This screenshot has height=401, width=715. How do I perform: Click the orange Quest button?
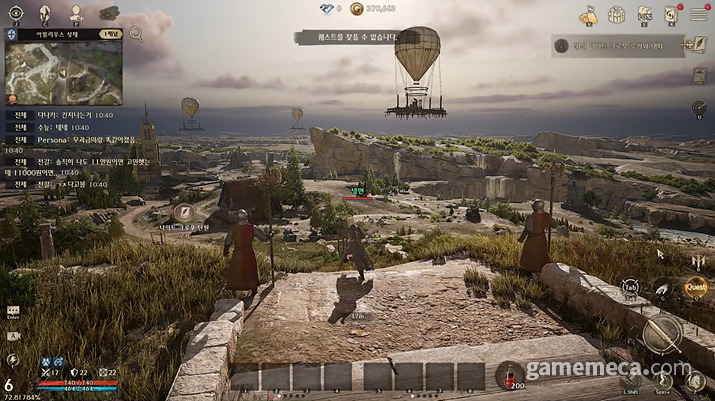click(694, 287)
